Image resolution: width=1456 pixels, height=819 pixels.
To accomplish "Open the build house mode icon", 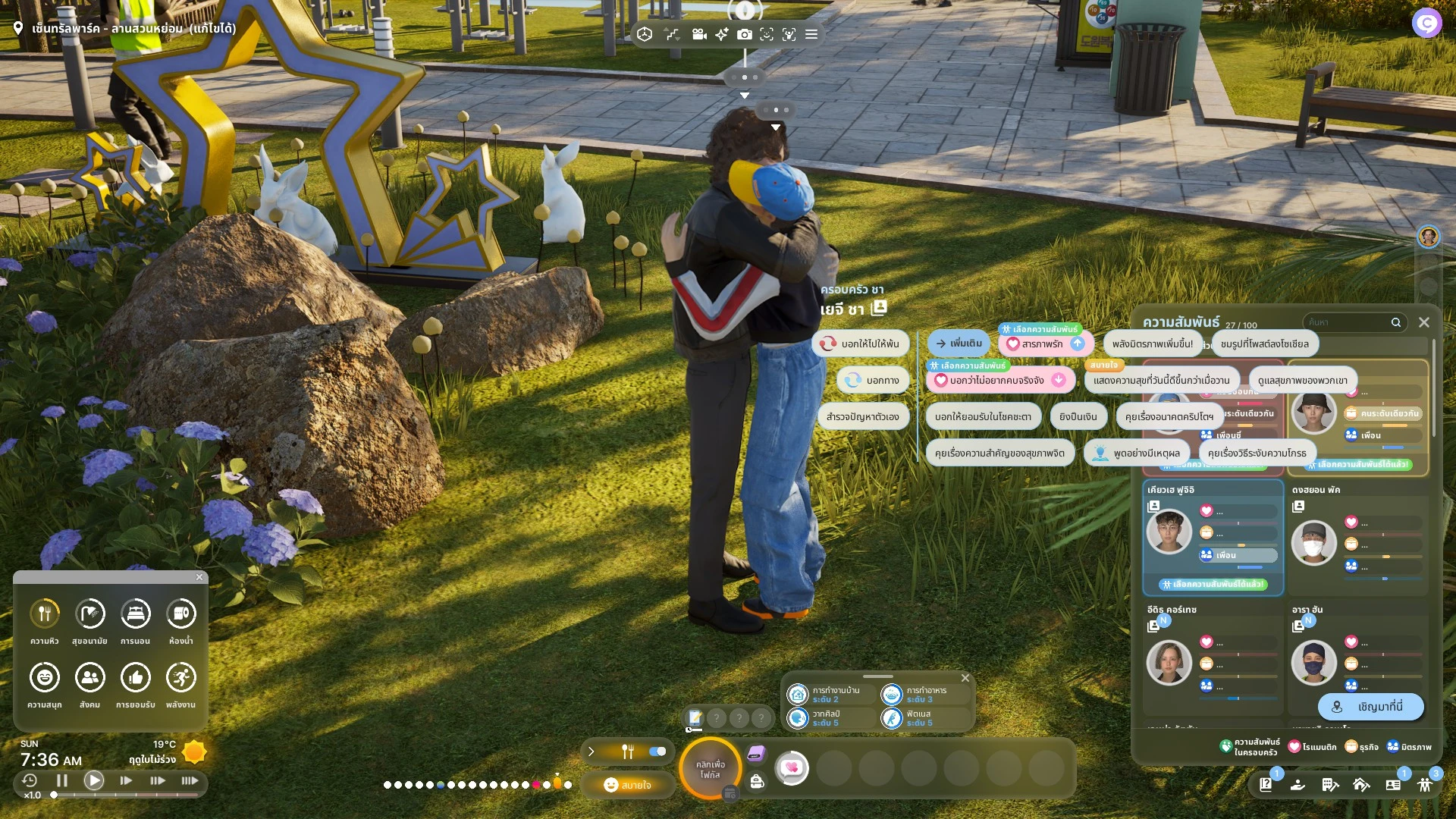I will 1361,785.
